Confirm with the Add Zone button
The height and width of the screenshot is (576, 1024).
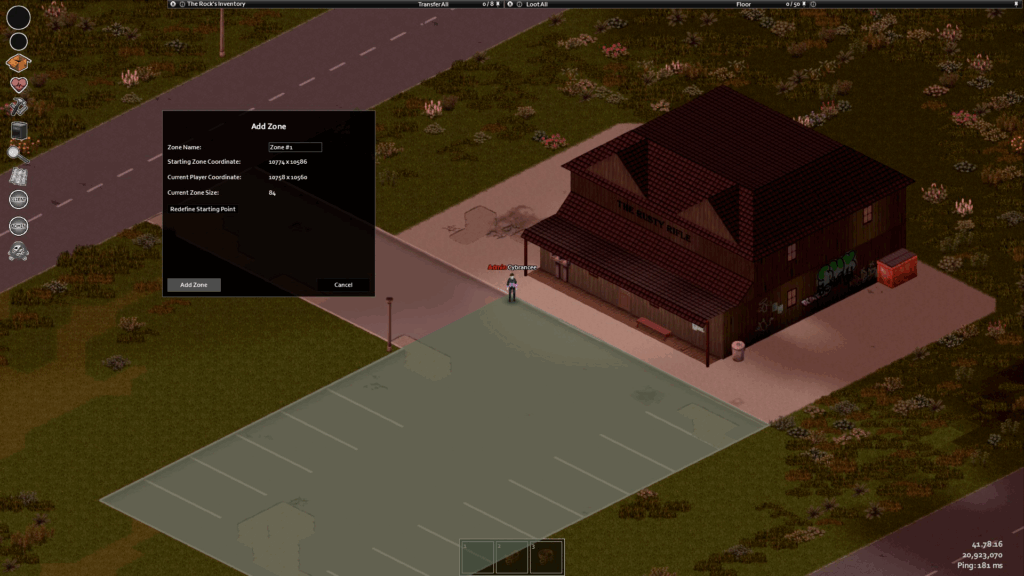point(193,285)
